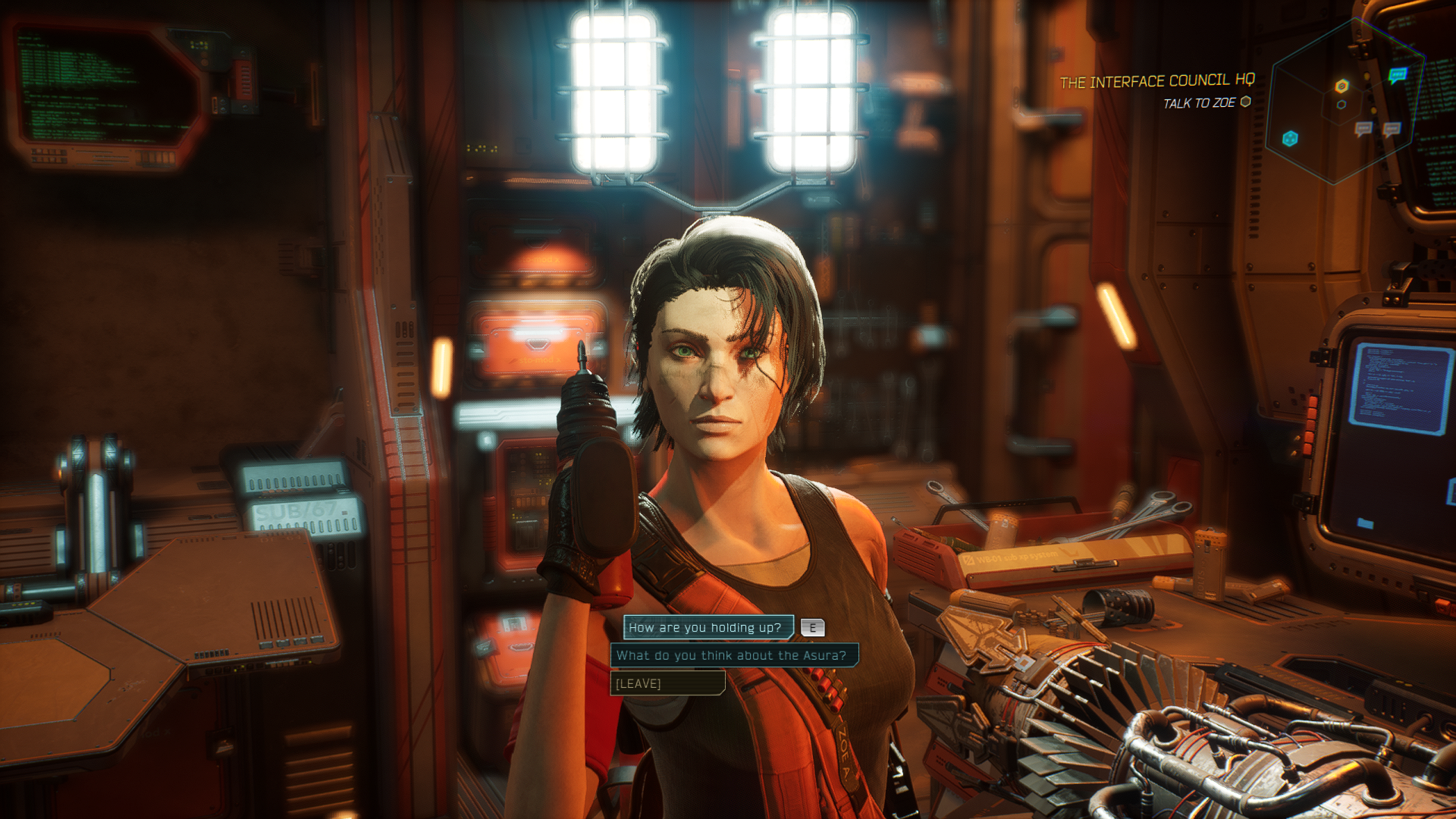Click the hexagonal minimap
The width and height of the screenshot is (1456, 819).
click(1345, 102)
